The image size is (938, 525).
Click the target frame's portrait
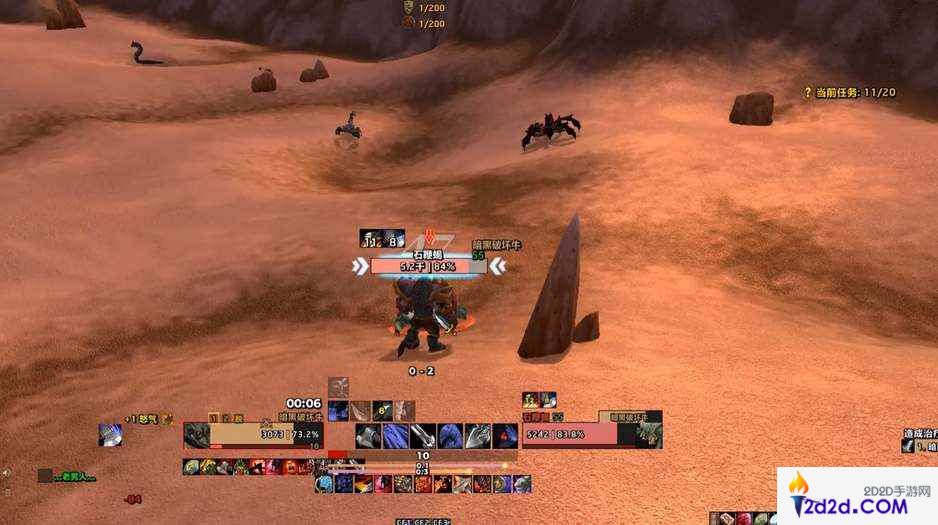coord(646,434)
